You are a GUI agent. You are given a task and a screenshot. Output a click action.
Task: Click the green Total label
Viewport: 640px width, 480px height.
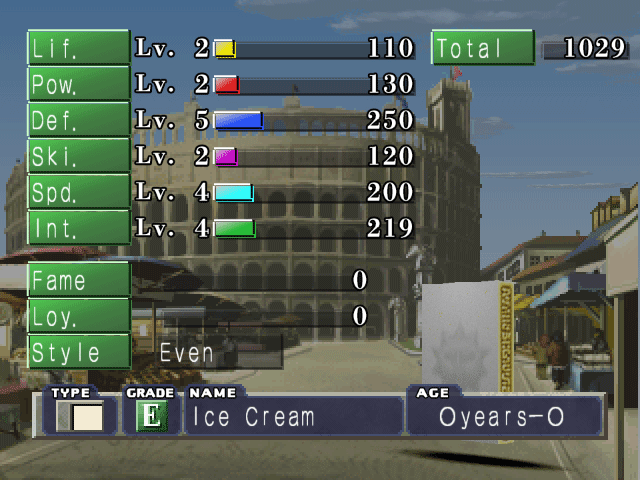[x=482, y=48]
